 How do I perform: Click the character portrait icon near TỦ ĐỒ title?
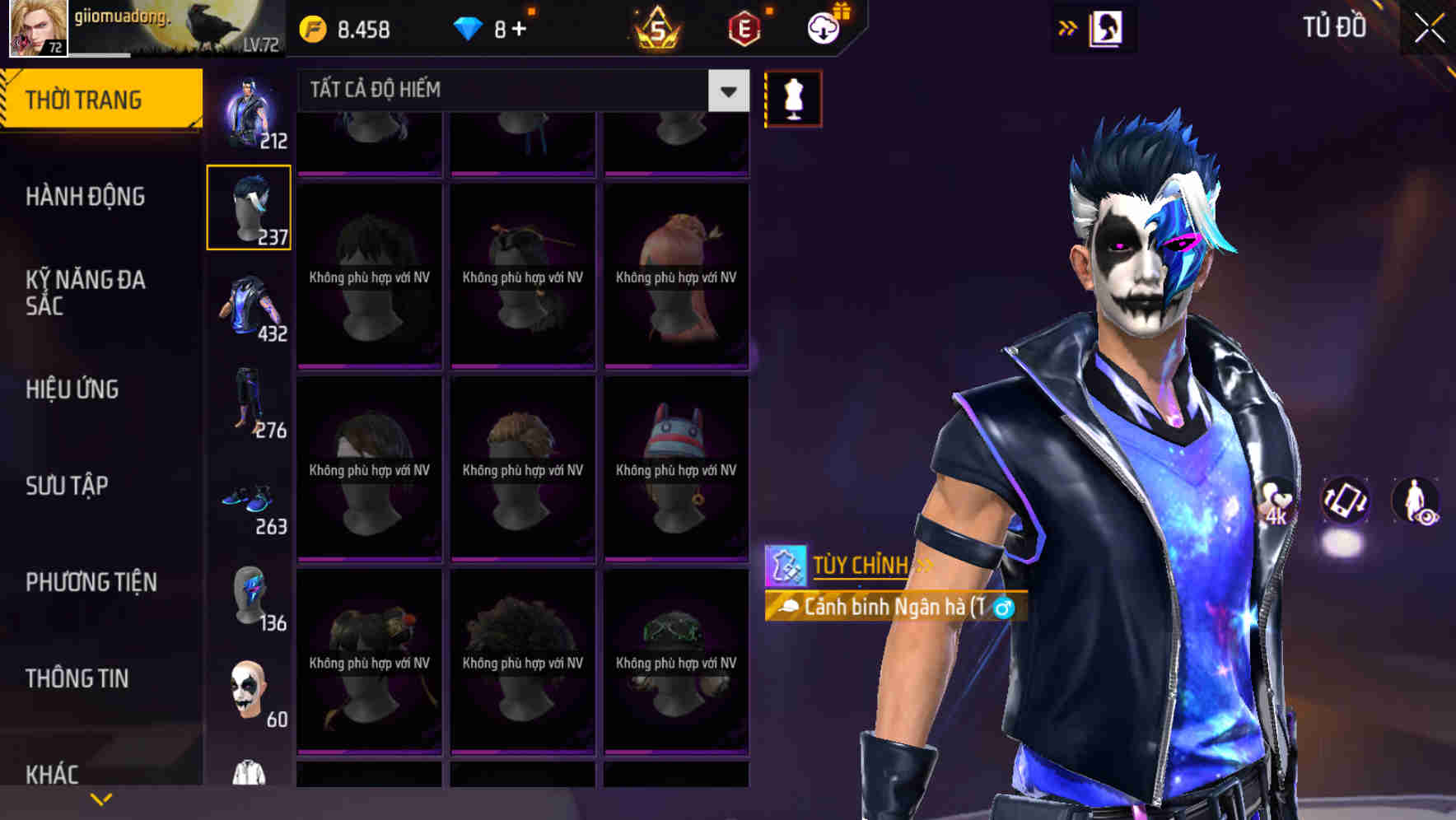[1106, 29]
